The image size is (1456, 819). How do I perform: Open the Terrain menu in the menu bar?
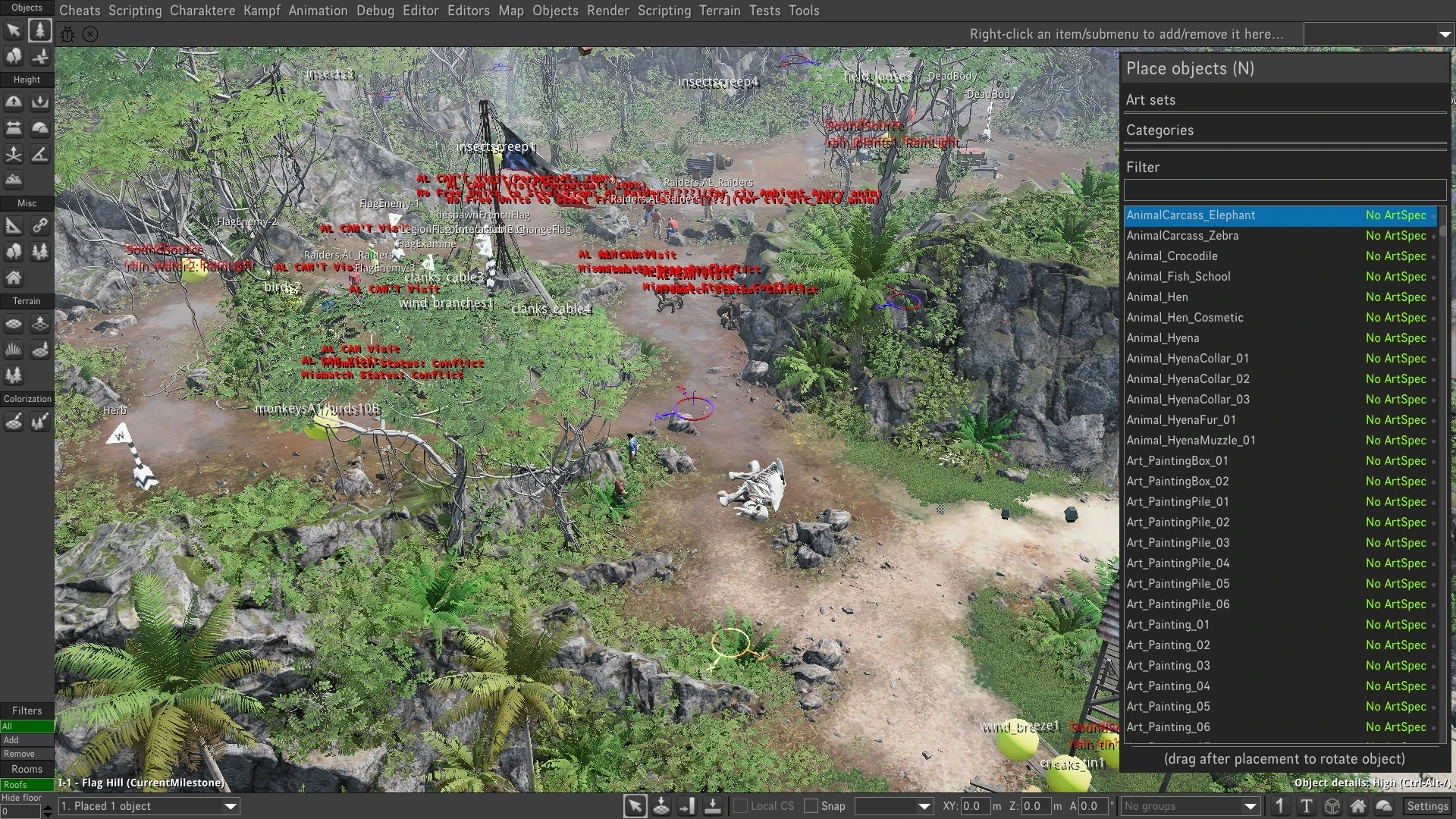[719, 11]
